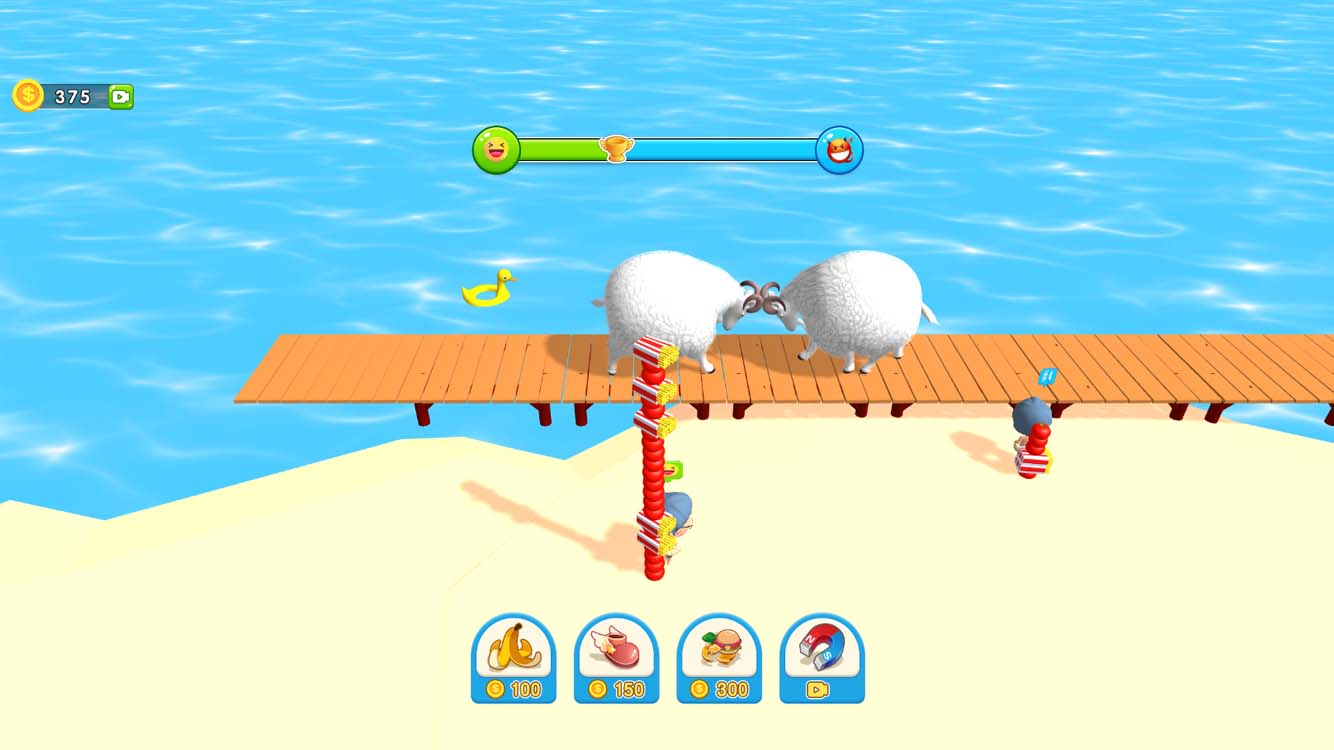Select the winged boot speed item
This screenshot has height=750, width=1334.
[617, 649]
